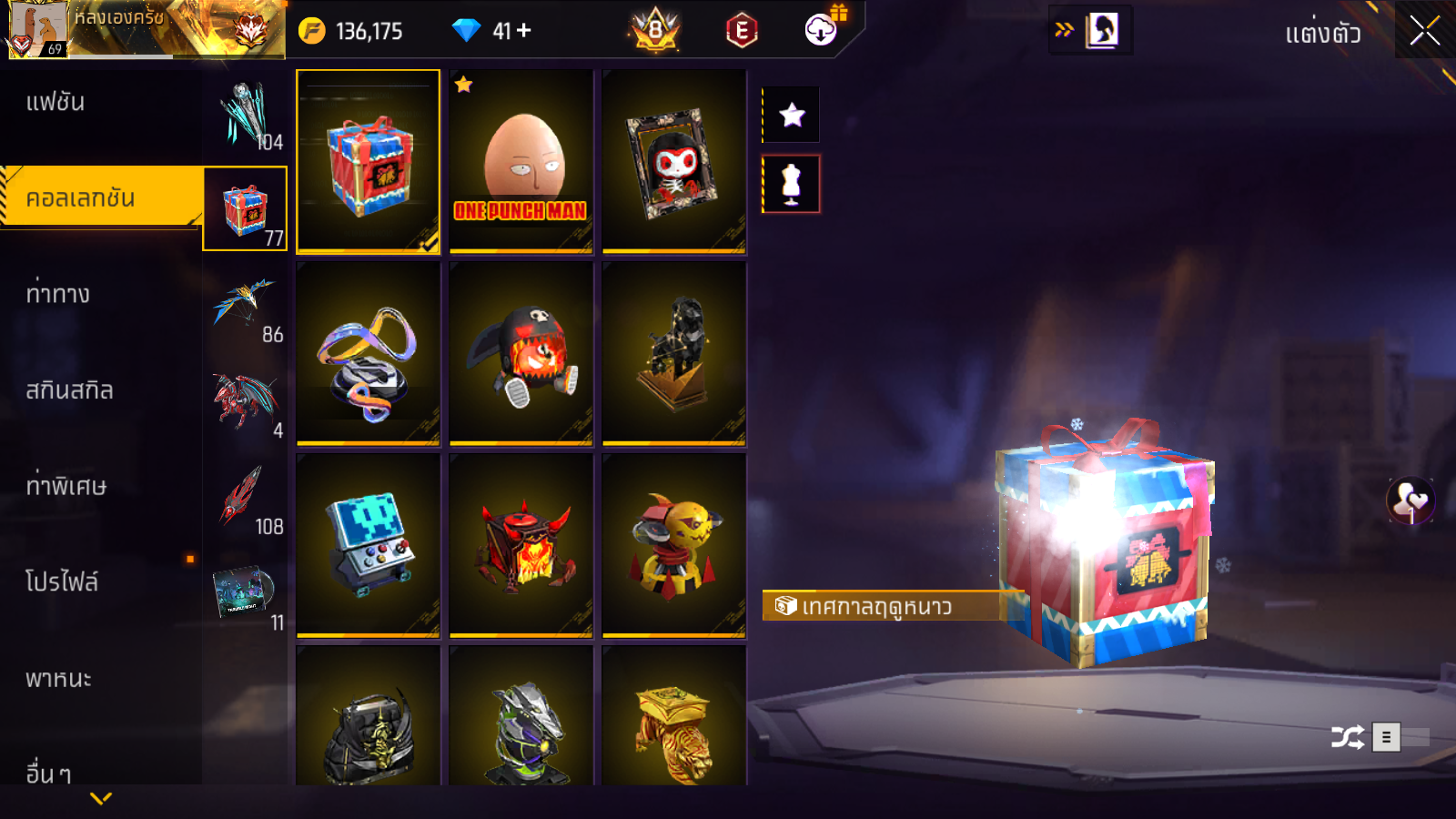Screen dimensions: 1456x819
Task: Show favorites with the star filter button
Action: pyautogui.click(x=792, y=115)
